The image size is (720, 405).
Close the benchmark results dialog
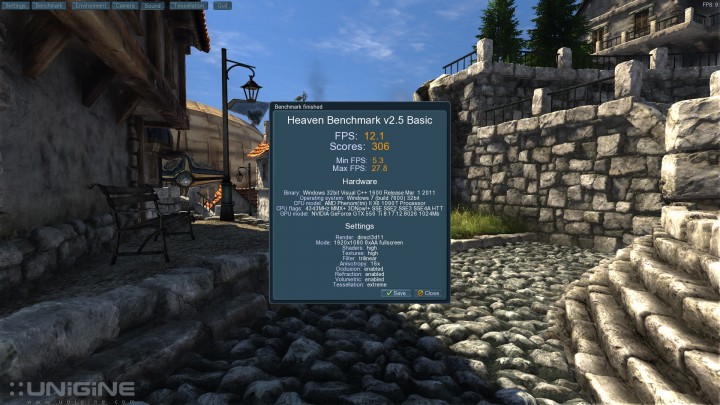[428, 293]
